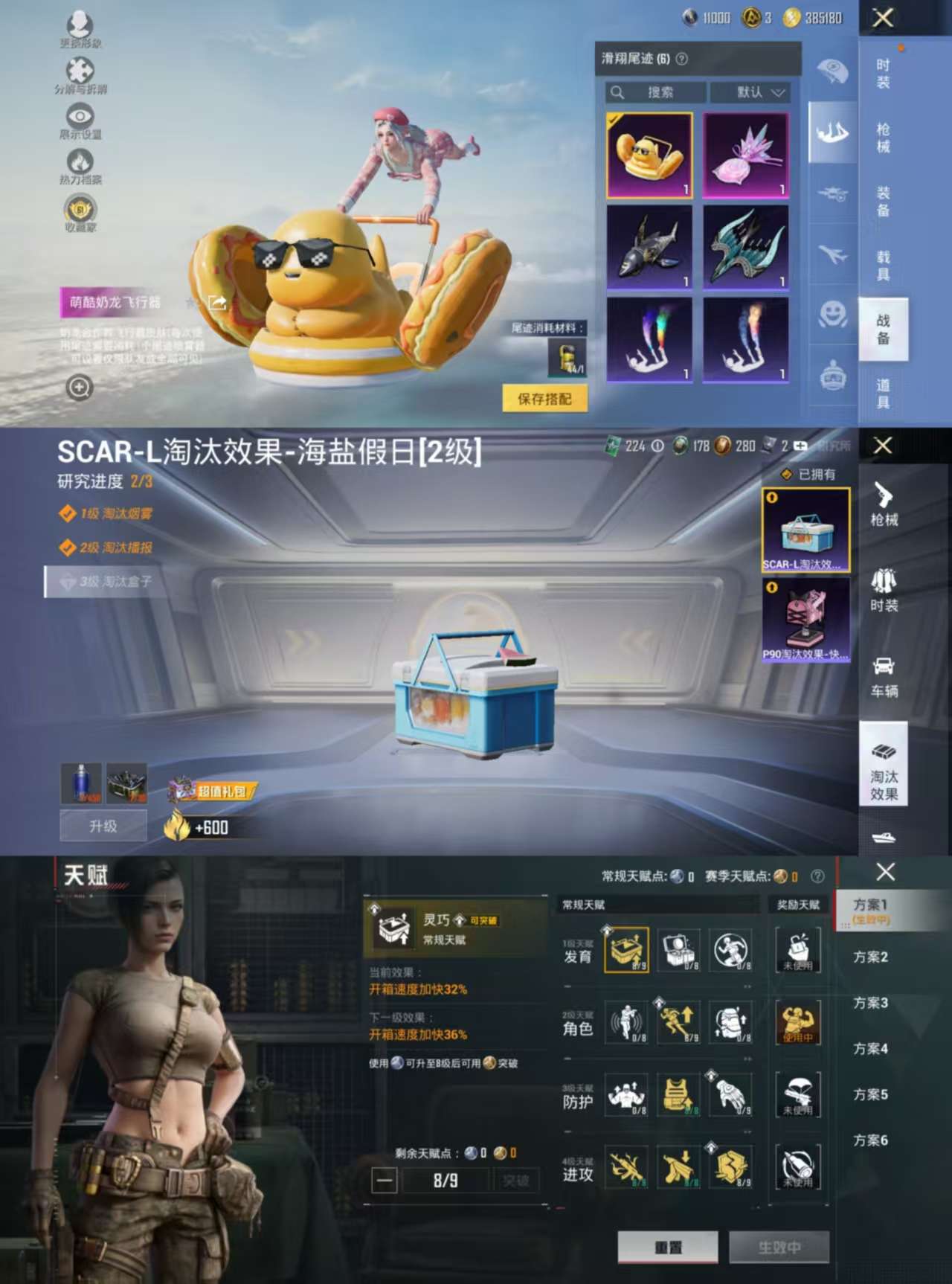The height and width of the screenshot is (1284, 952).
Task: Open the emoji category icon in sidebar
Action: tap(833, 314)
